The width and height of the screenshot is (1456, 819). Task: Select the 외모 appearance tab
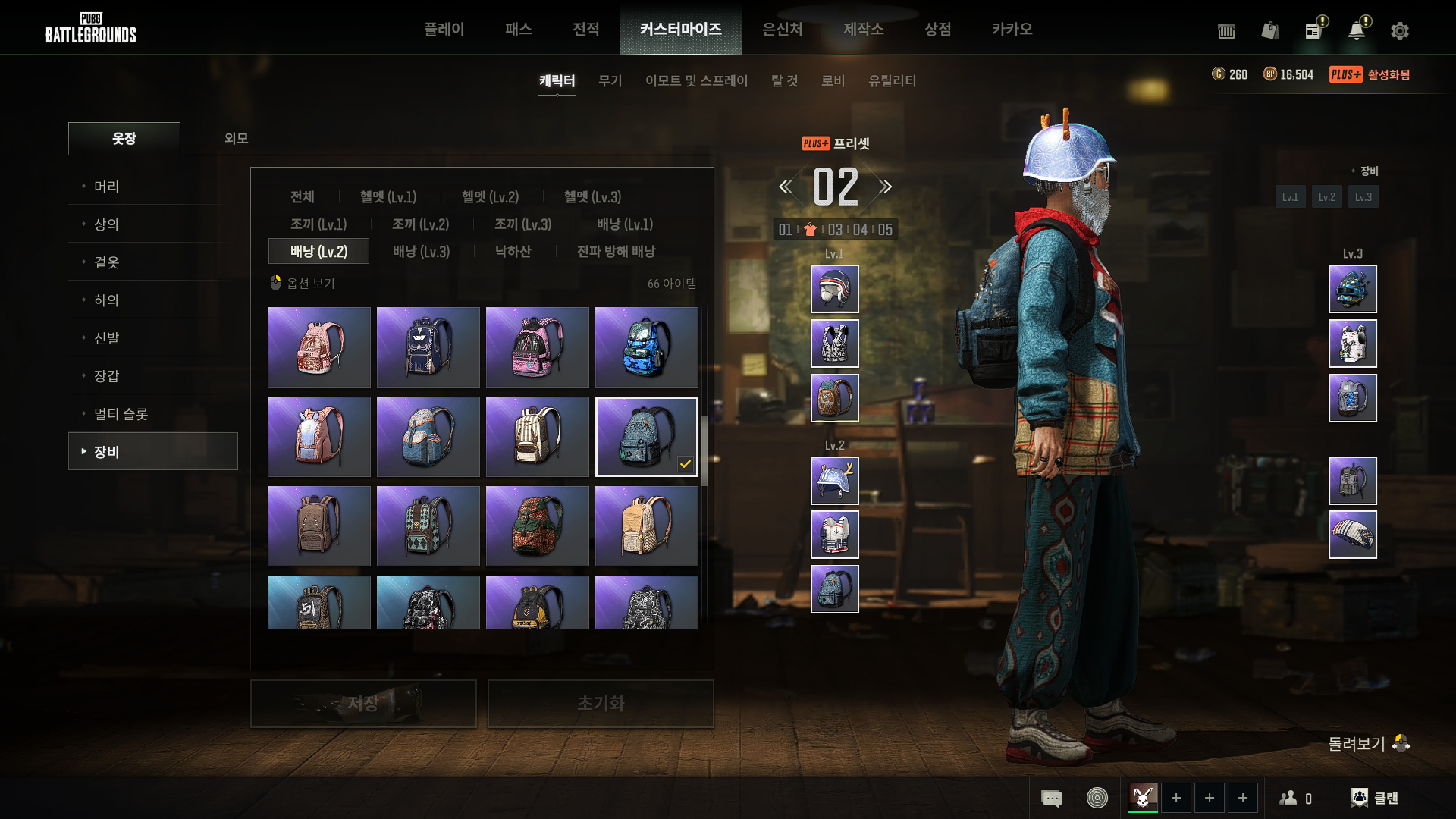[236, 138]
